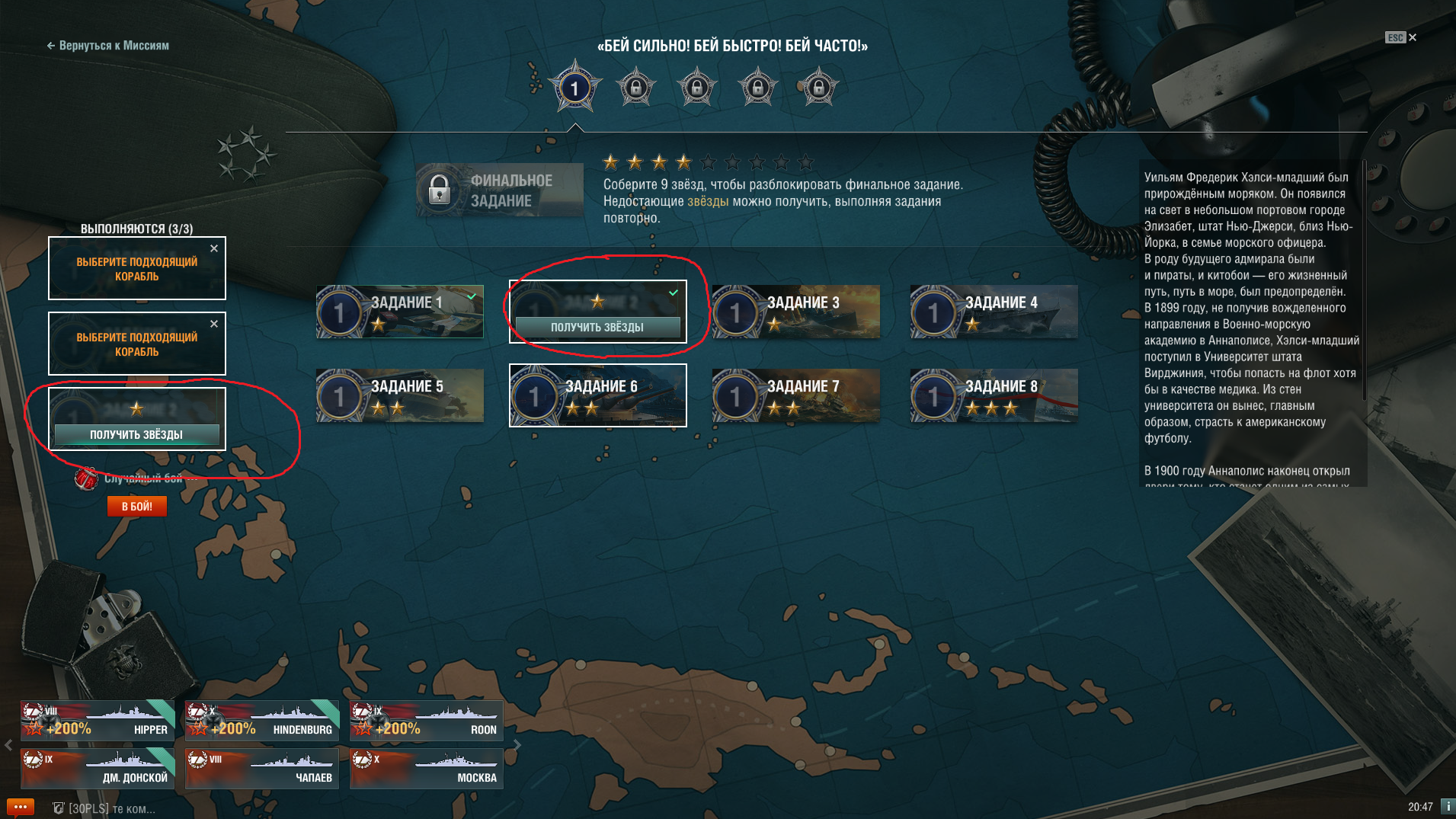Select the Hipper ship in carousel
This screenshot has width=1456, height=819.
(98, 721)
